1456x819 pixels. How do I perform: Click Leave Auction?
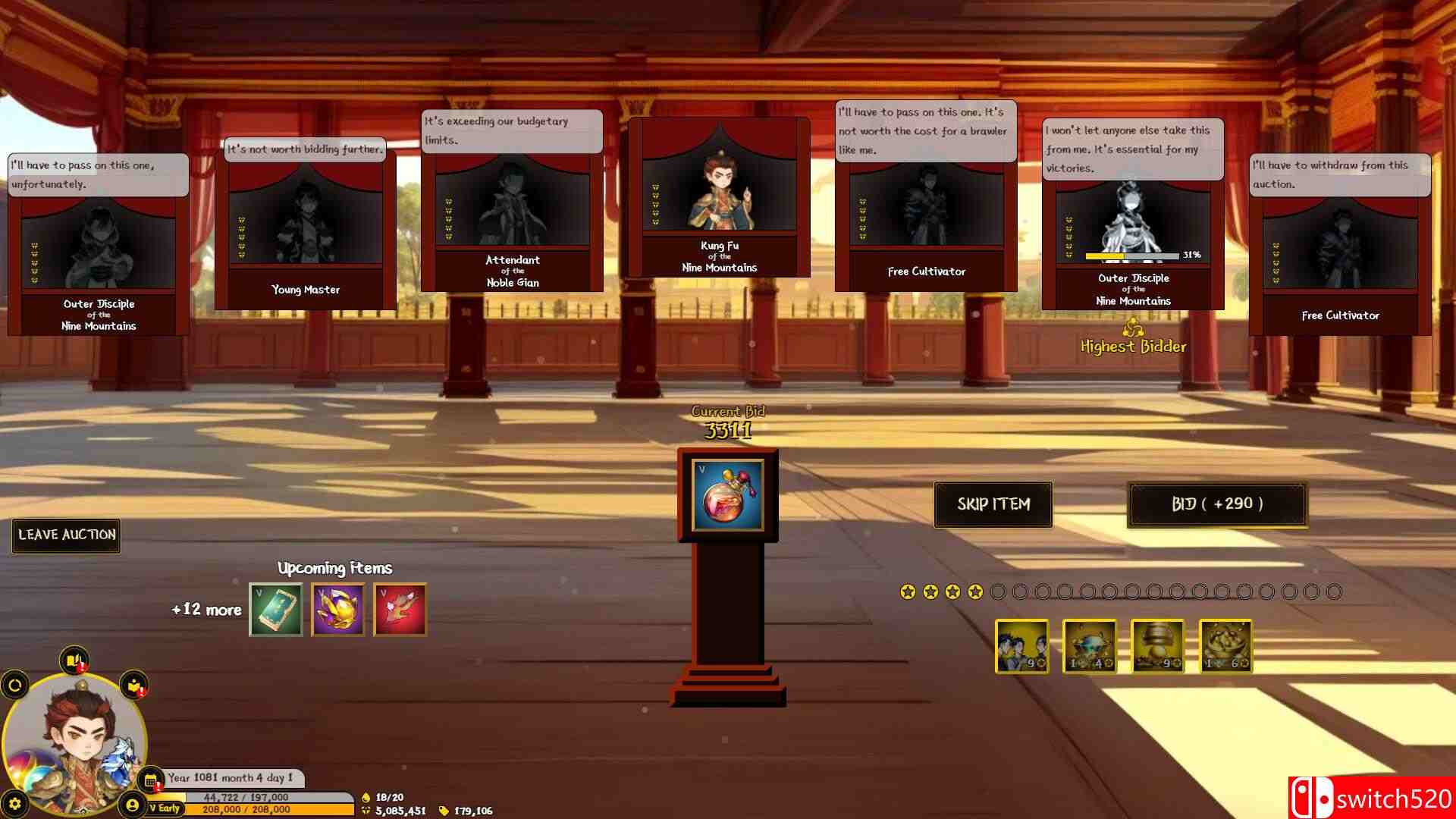click(65, 535)
